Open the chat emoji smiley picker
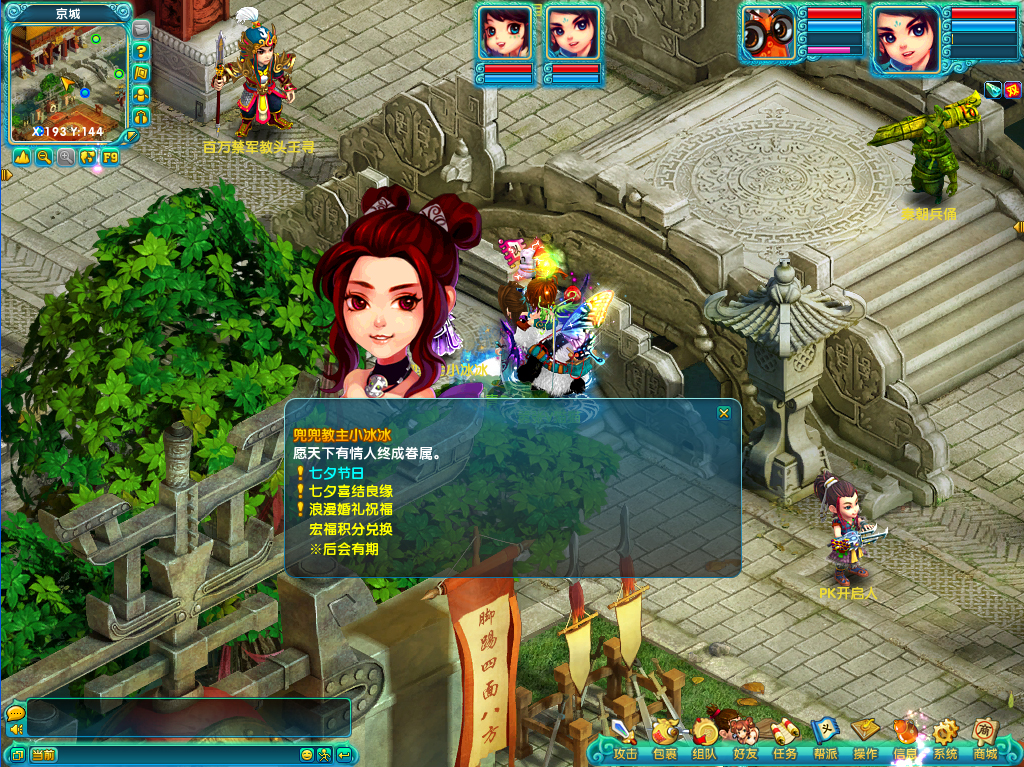This screenshot has width=1024, height=767. click(x=307, y=754)
